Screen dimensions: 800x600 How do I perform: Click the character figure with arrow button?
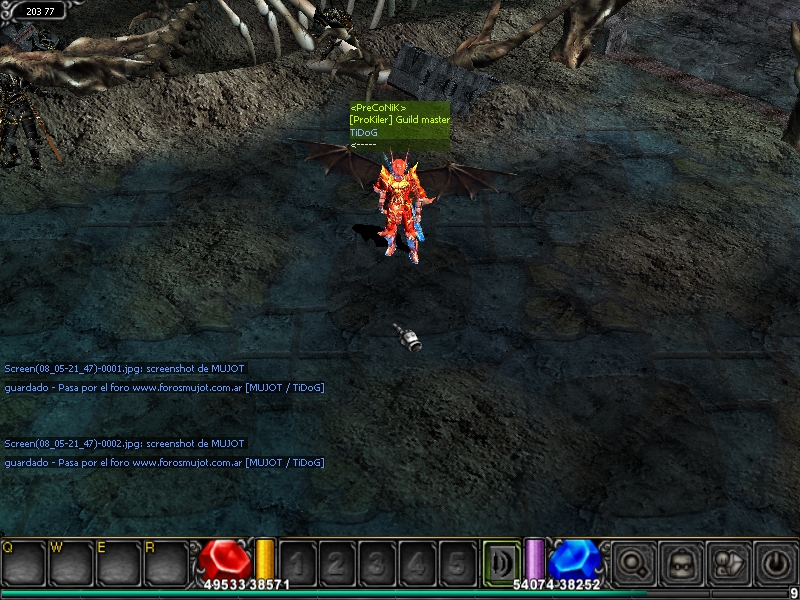coord(728,563)
